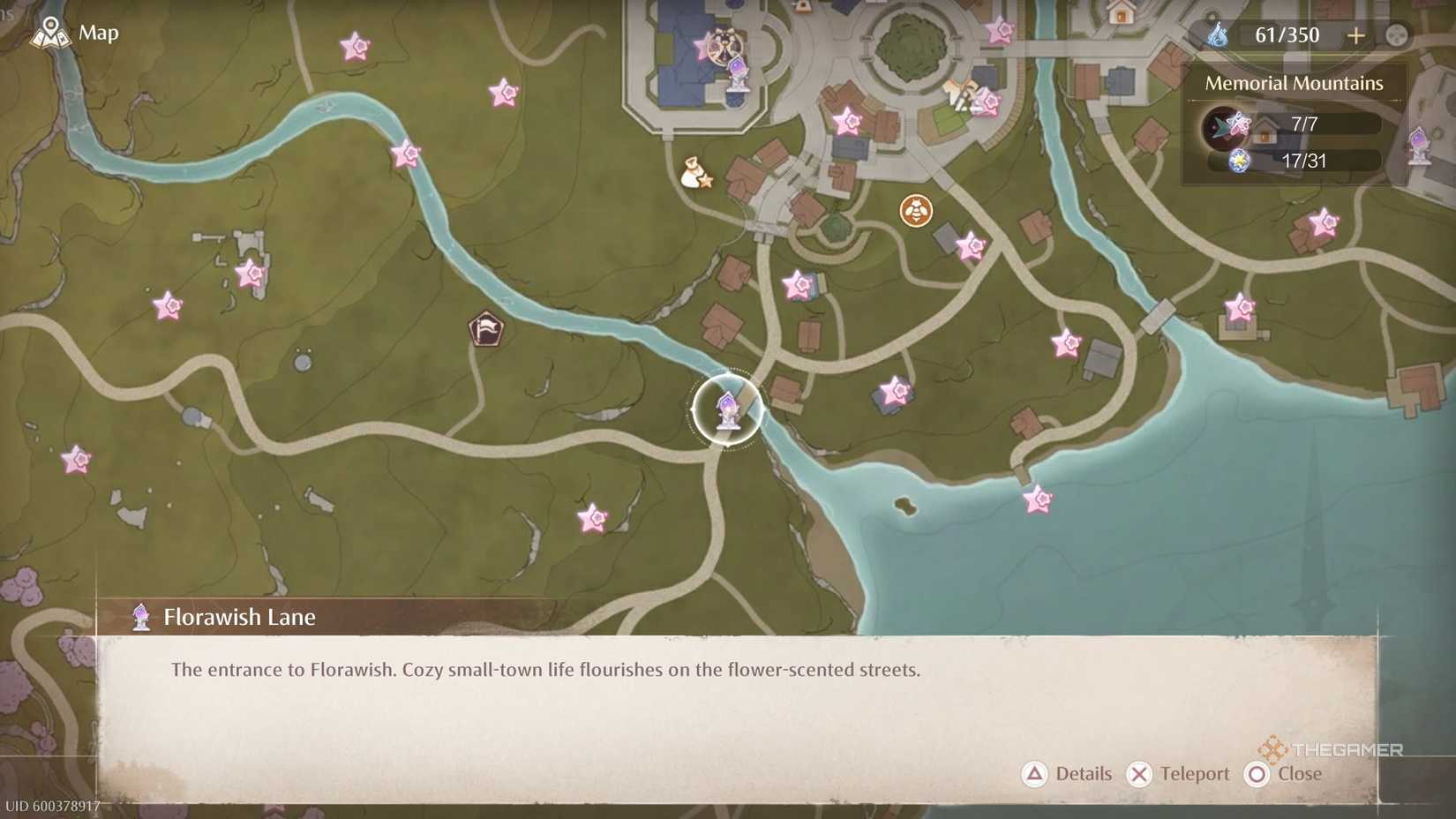Click the pink star marker on the beach shoreline

[x=1038, y=499]
